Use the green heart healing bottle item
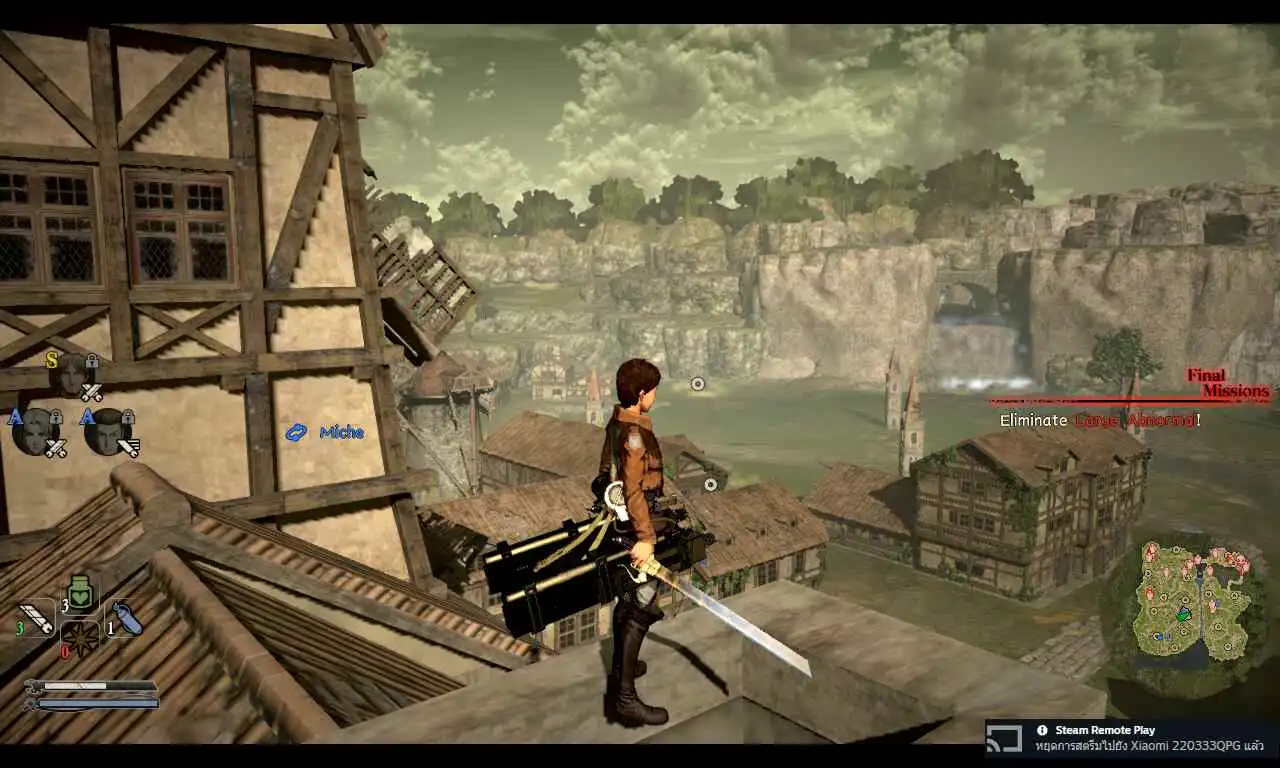 point(81,592)
